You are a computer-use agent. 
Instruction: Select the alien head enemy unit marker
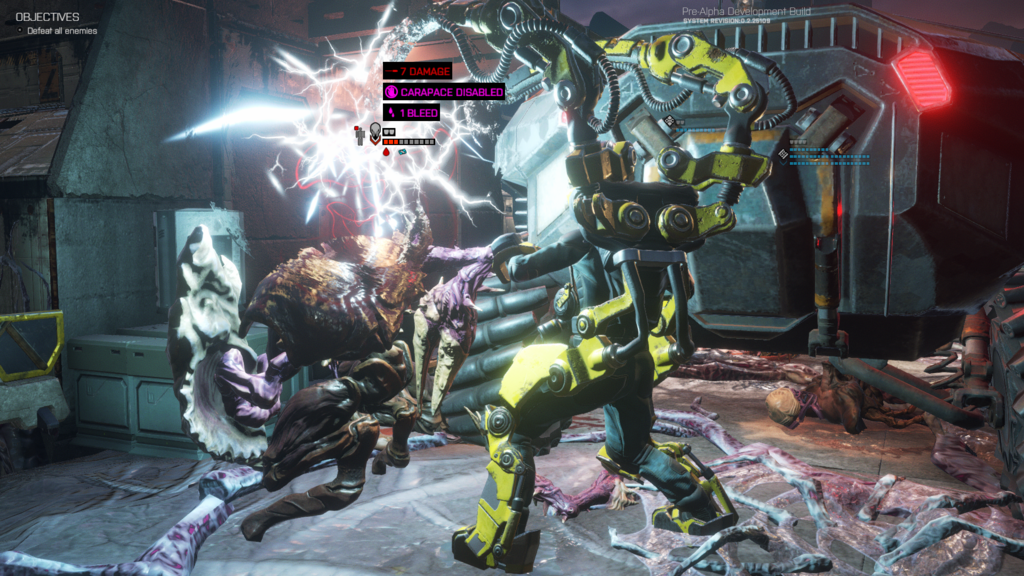(x=375, y=130)
